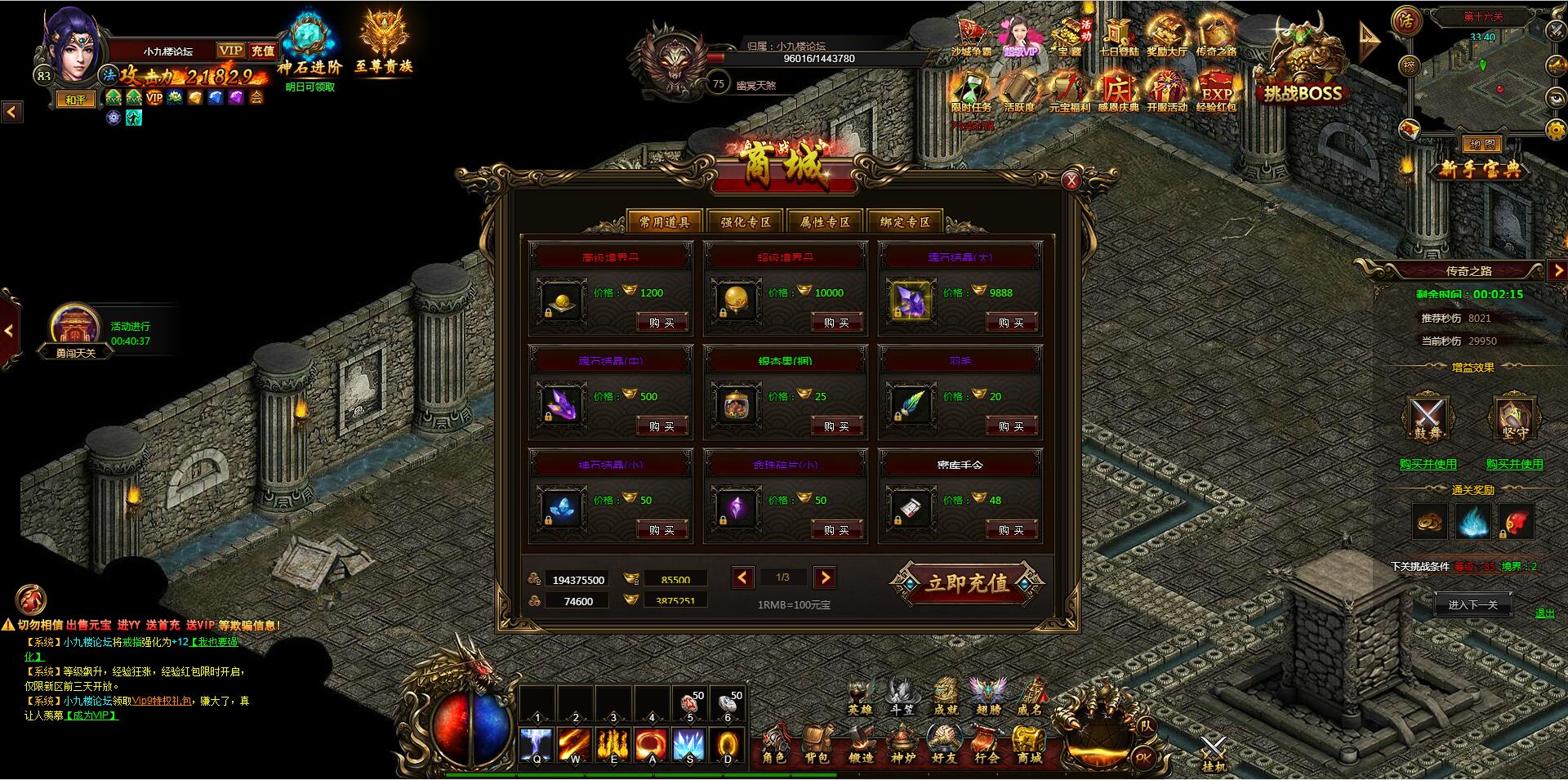Toggle 挂机 auto-battle mode
This screenshot has height=780, width=1568.
point(1214,753)
